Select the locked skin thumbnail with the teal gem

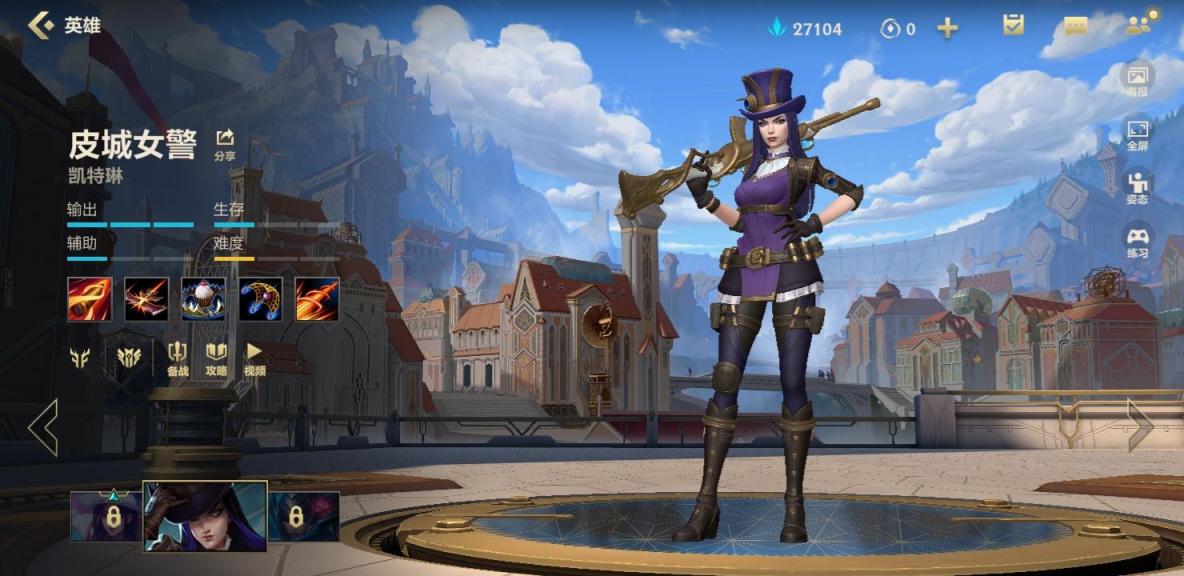pos(106,517)
